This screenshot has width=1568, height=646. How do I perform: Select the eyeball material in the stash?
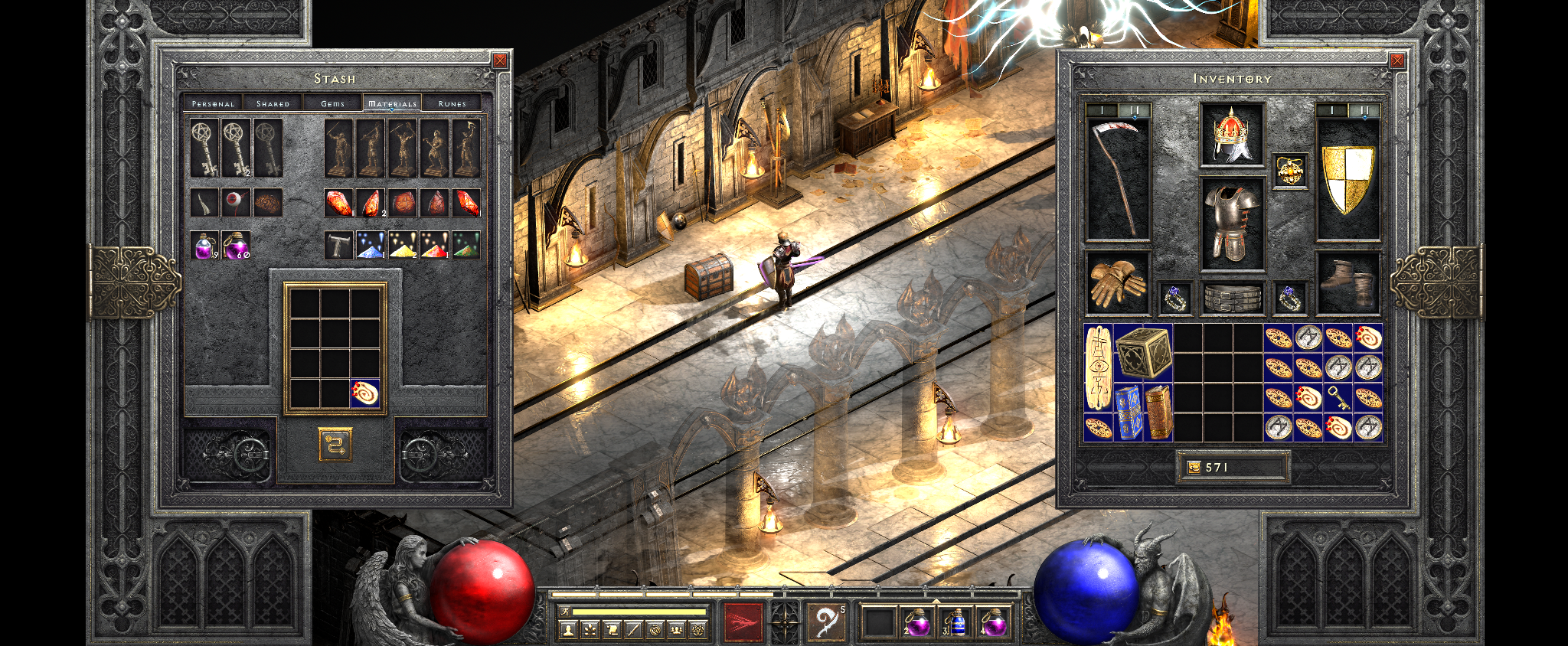click(x=236, y=203)
